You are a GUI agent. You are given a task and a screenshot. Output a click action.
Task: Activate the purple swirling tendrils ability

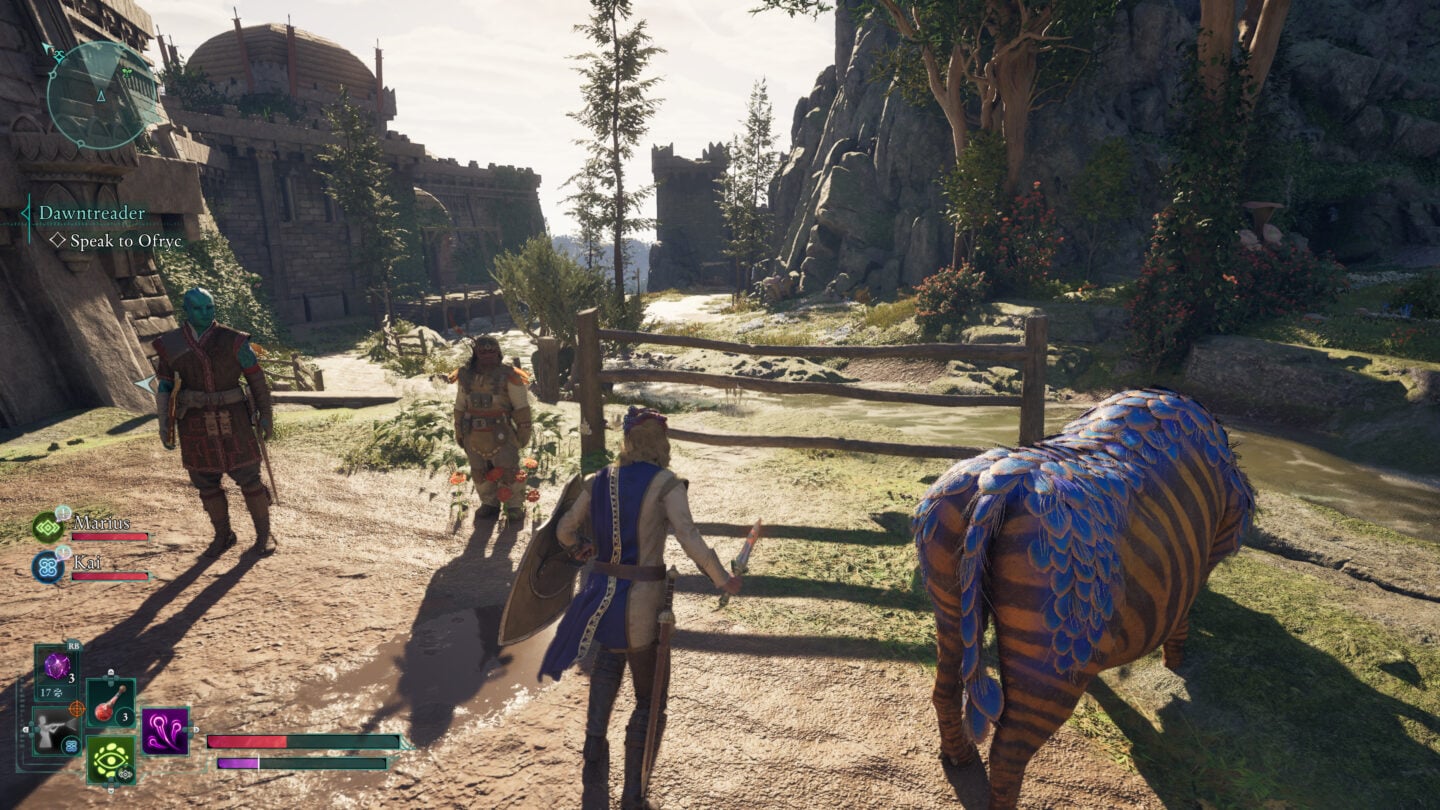pos(165,731)
